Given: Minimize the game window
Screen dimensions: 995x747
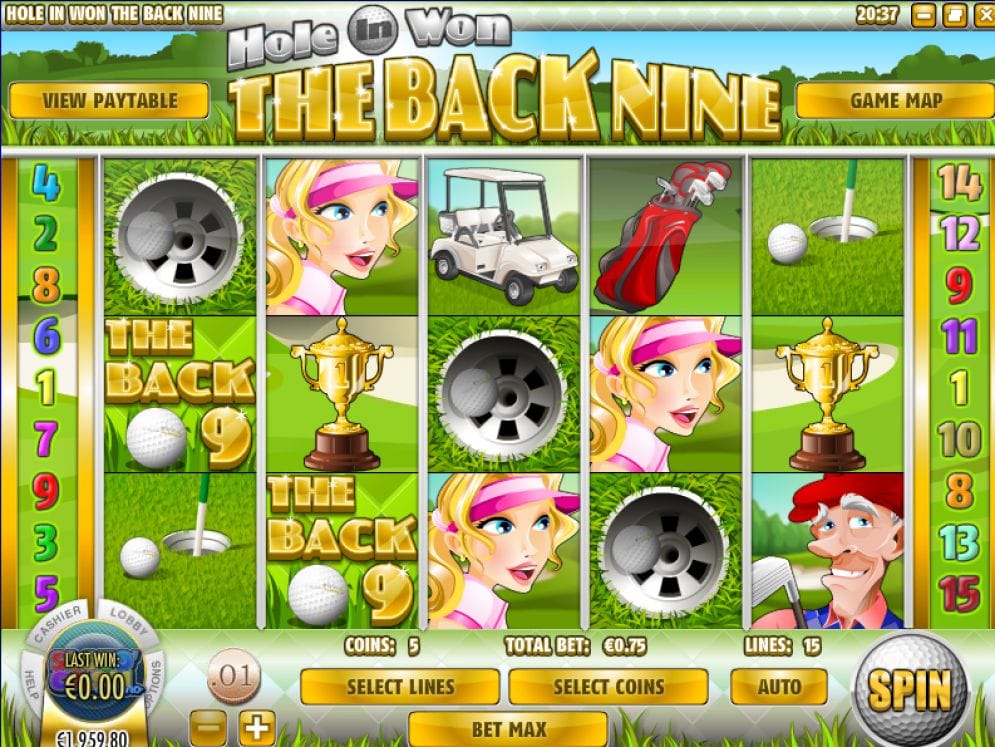Looking at the screenshot, I should tap(924, 15).
